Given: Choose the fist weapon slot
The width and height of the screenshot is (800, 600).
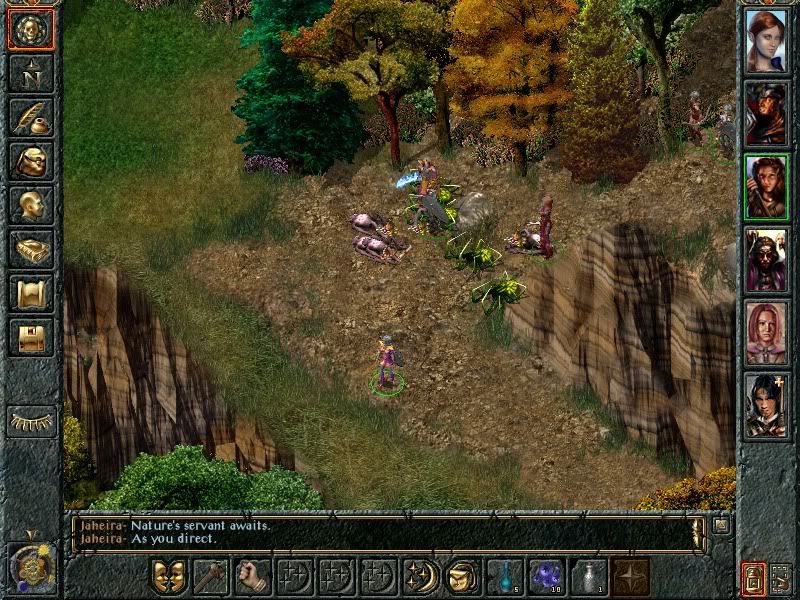Looking at the screenshot, I should pos(252,577).
